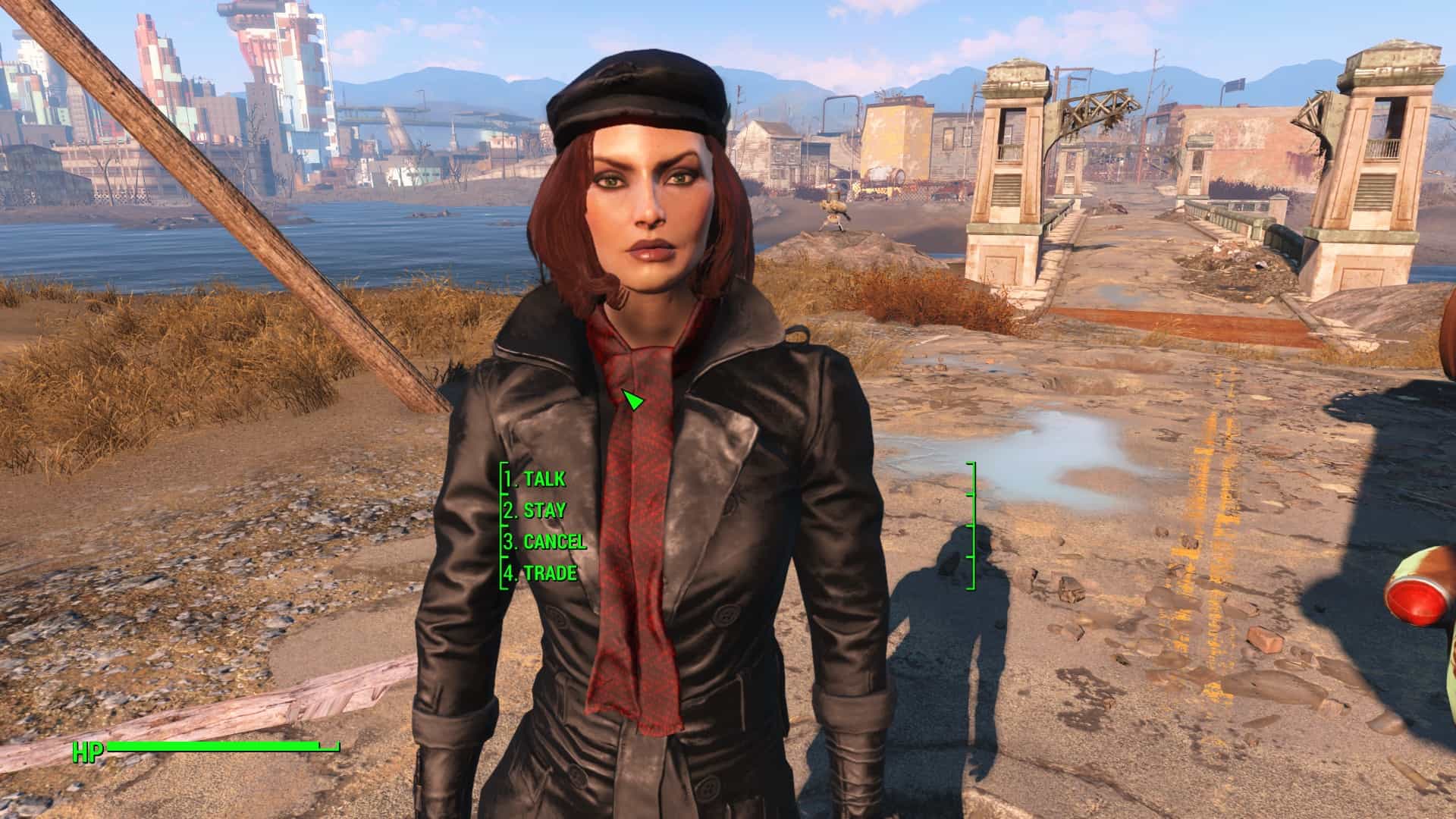Click Cancel in the command menu
Screen dimensions: 1456x819
click(545, 542)
